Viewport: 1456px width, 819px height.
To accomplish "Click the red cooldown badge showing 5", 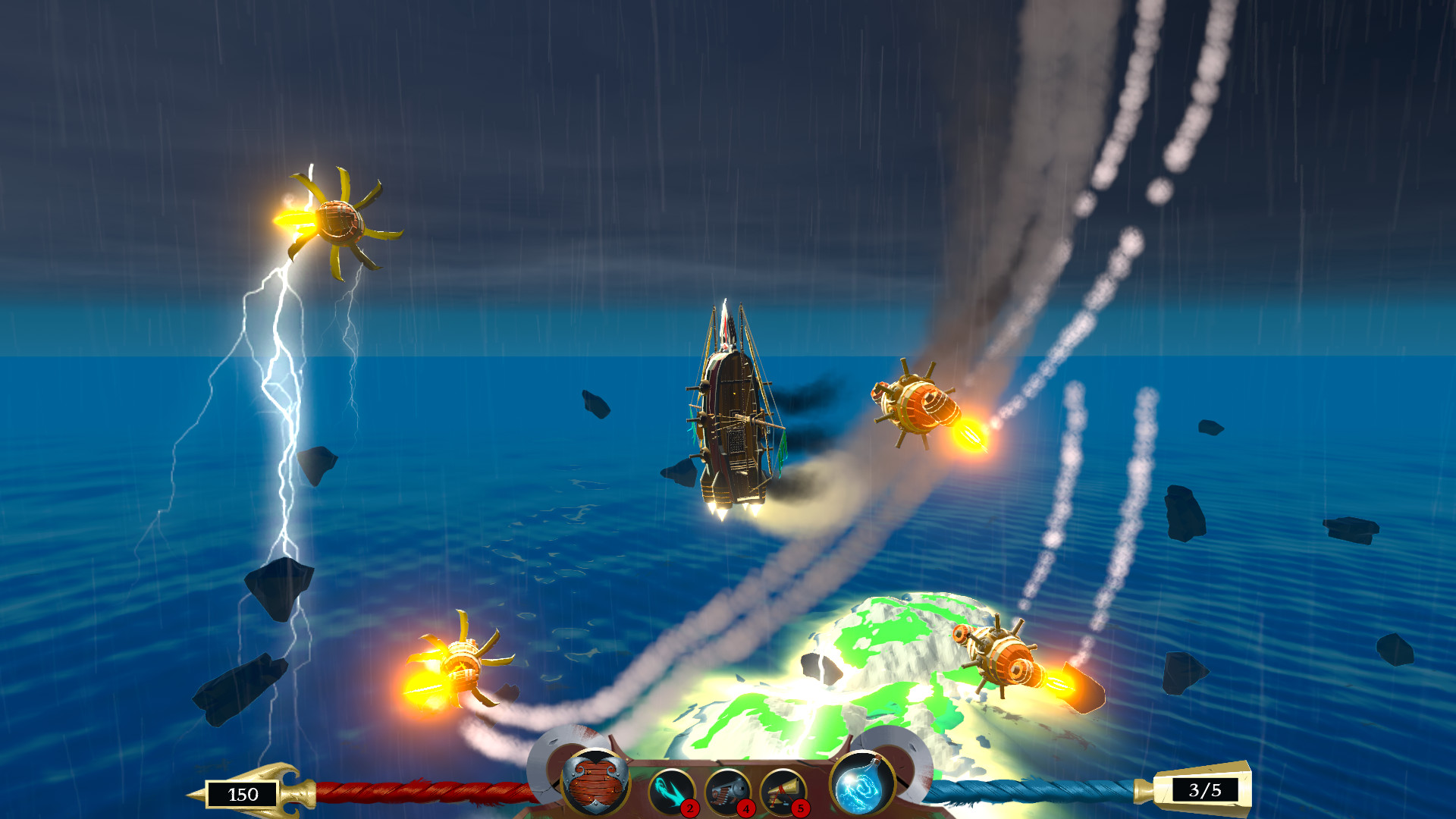I will coord(800,808).
